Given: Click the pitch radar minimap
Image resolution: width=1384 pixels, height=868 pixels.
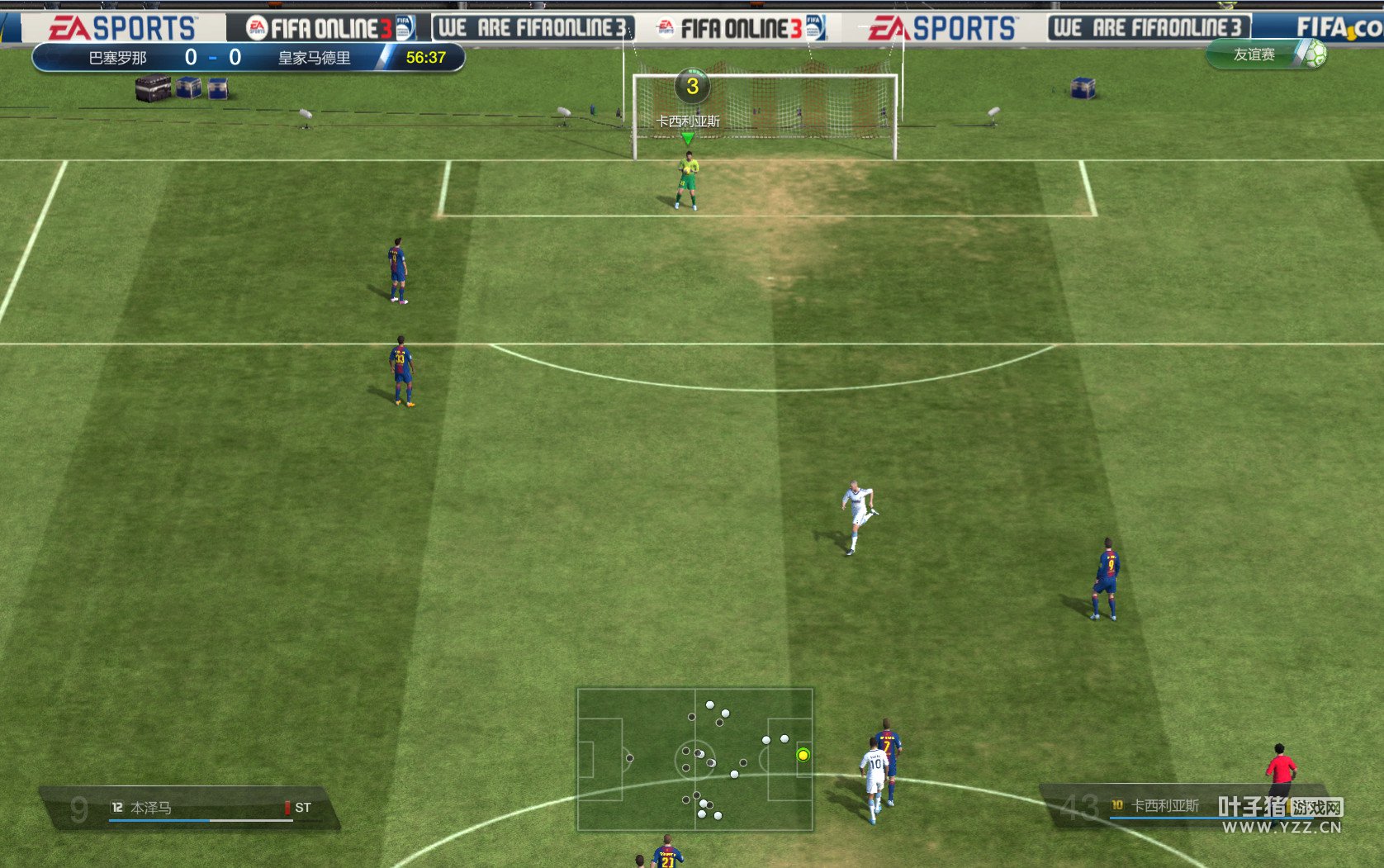Looking at the screenshot, I should [x=694, y=759].
